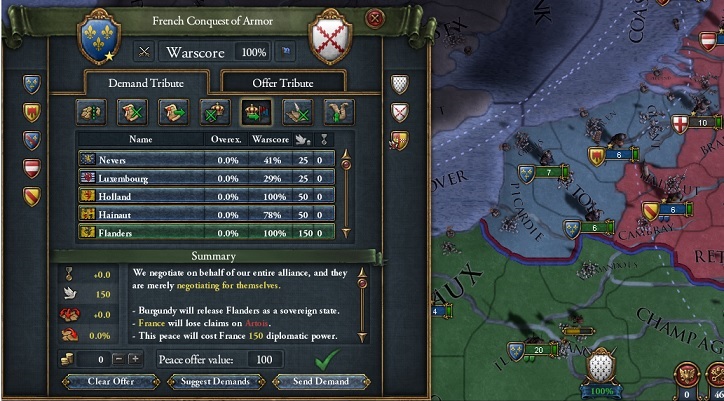Pick the Hainaut row
The width and height of the screenshot is (724, 401).
click(x=208, y=214)
